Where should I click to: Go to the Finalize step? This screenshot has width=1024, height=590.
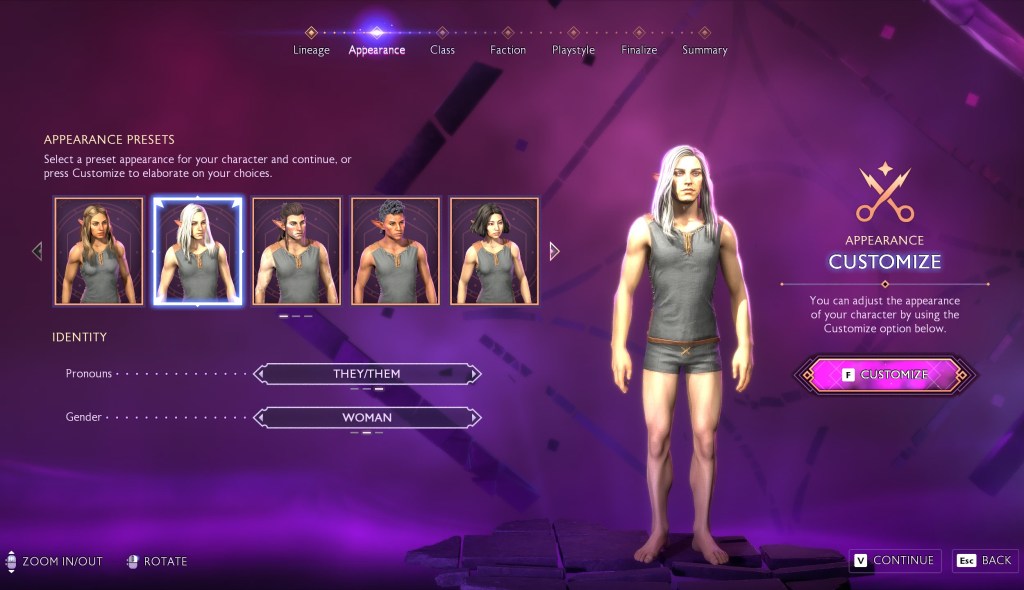click(x=639, y=49)
